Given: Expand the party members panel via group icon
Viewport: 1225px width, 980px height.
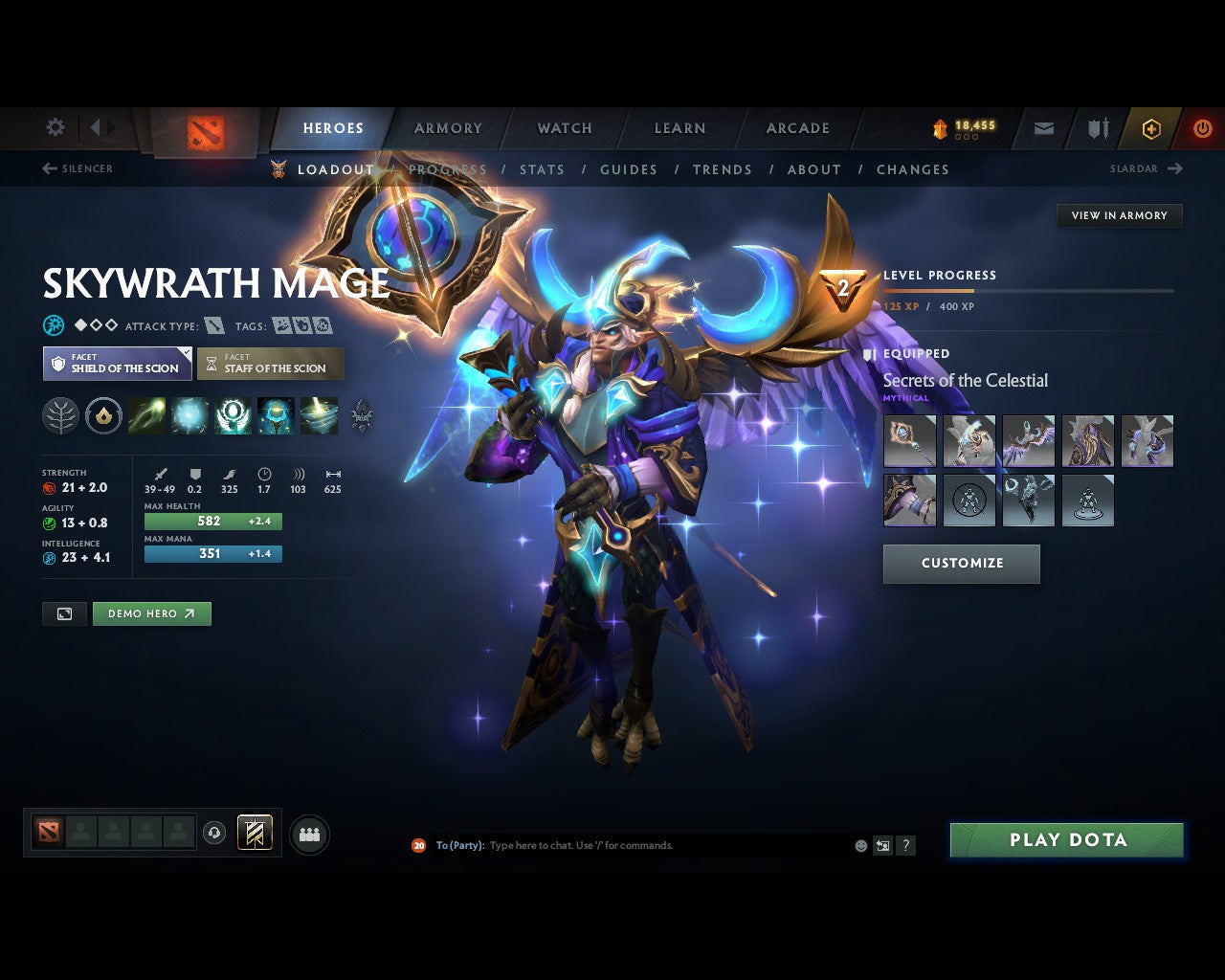Looking at the screenshot, I should point(308,833).
